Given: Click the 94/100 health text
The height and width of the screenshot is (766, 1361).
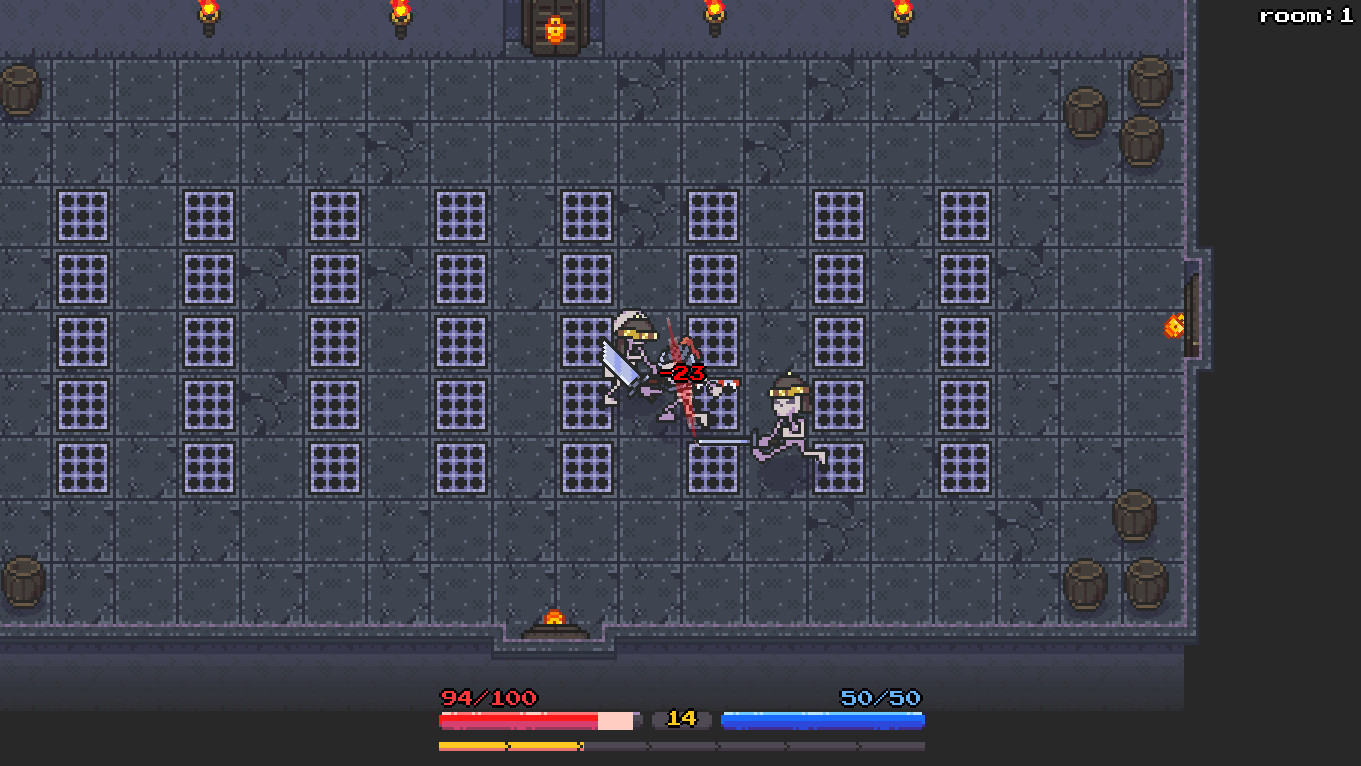Looking at the screenshot, I should pos(487,698).
